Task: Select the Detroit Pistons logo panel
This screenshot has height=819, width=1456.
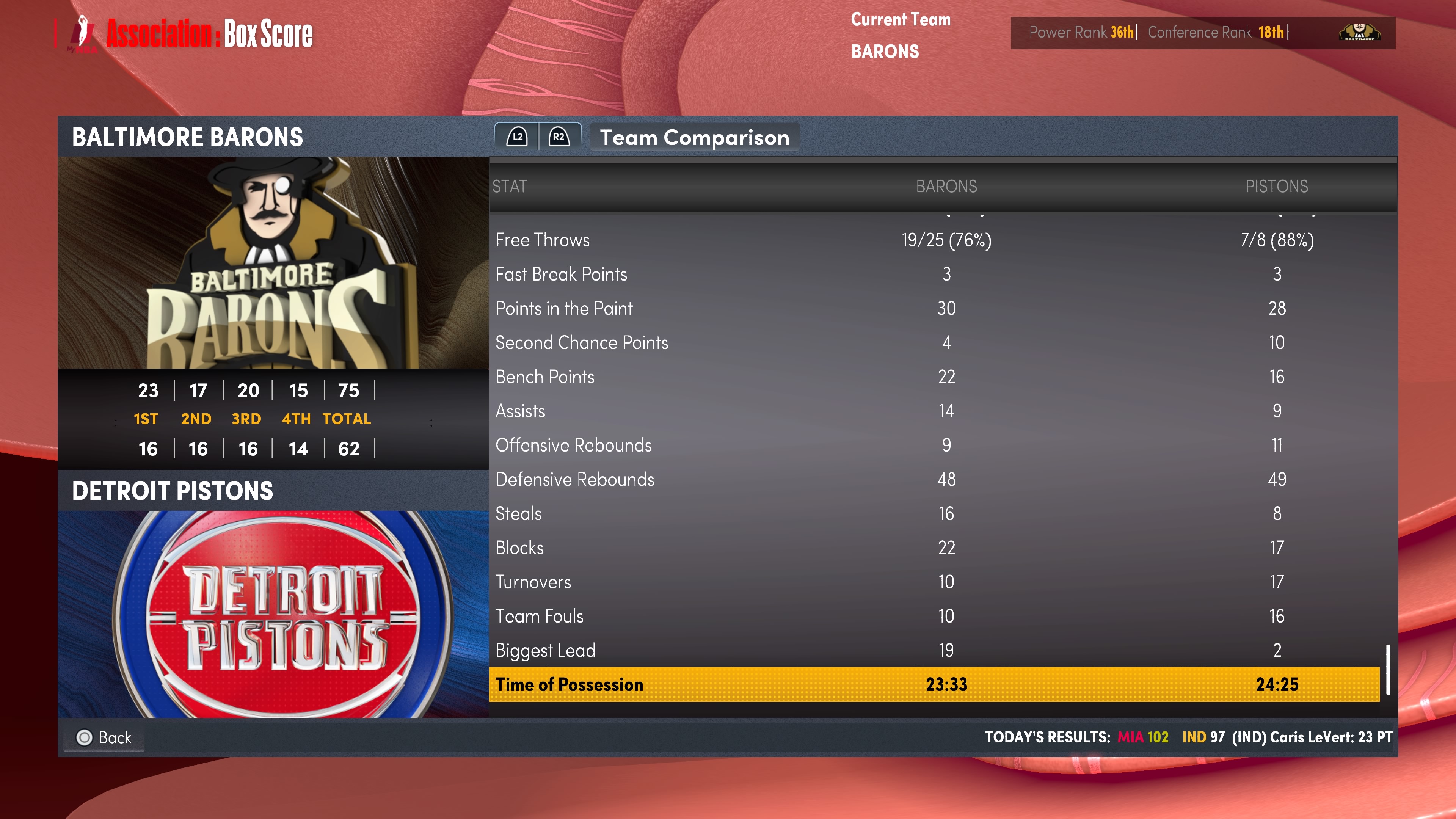Action: 273,614
